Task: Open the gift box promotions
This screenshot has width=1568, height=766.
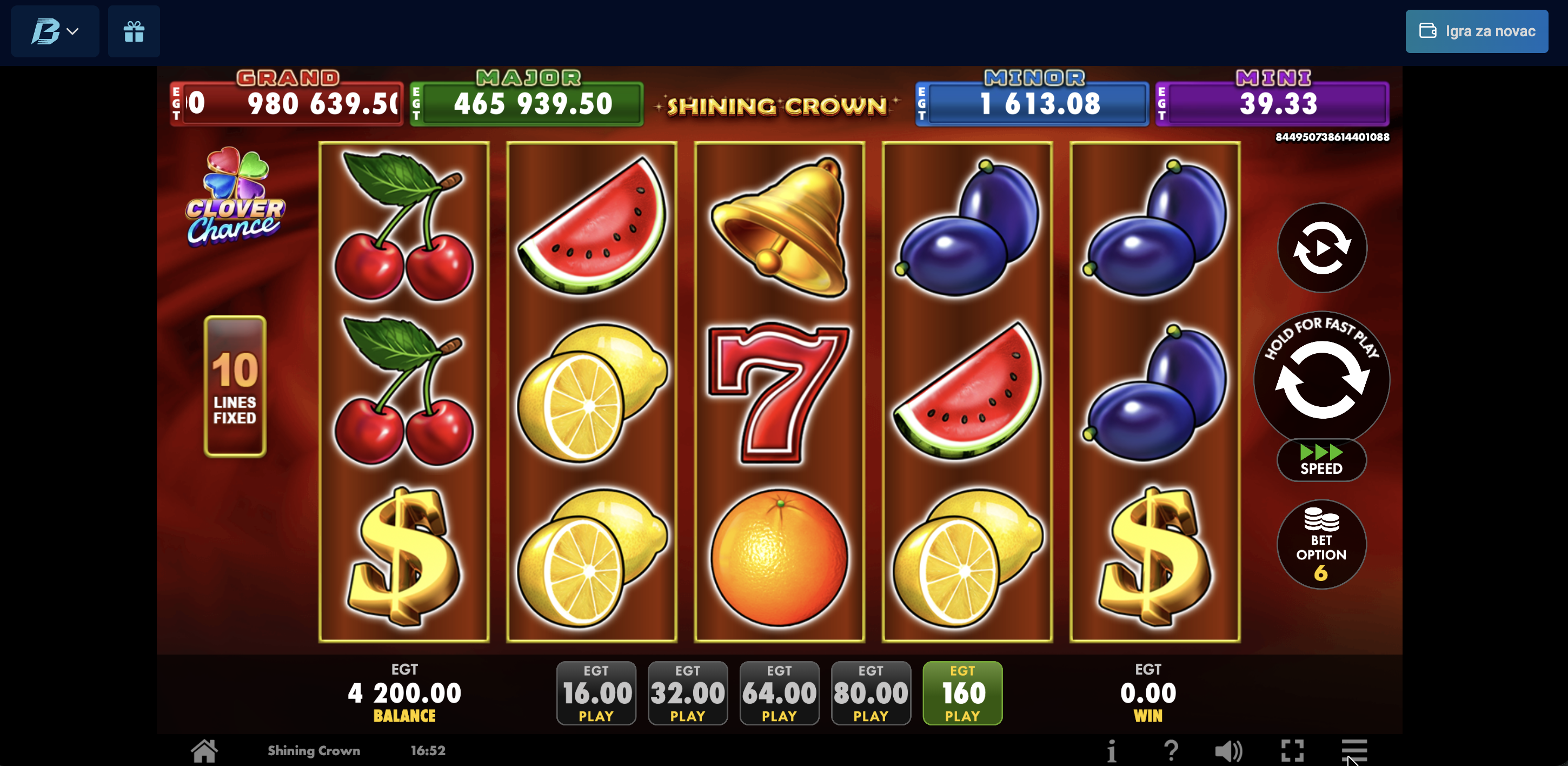Action: (134, 31)
